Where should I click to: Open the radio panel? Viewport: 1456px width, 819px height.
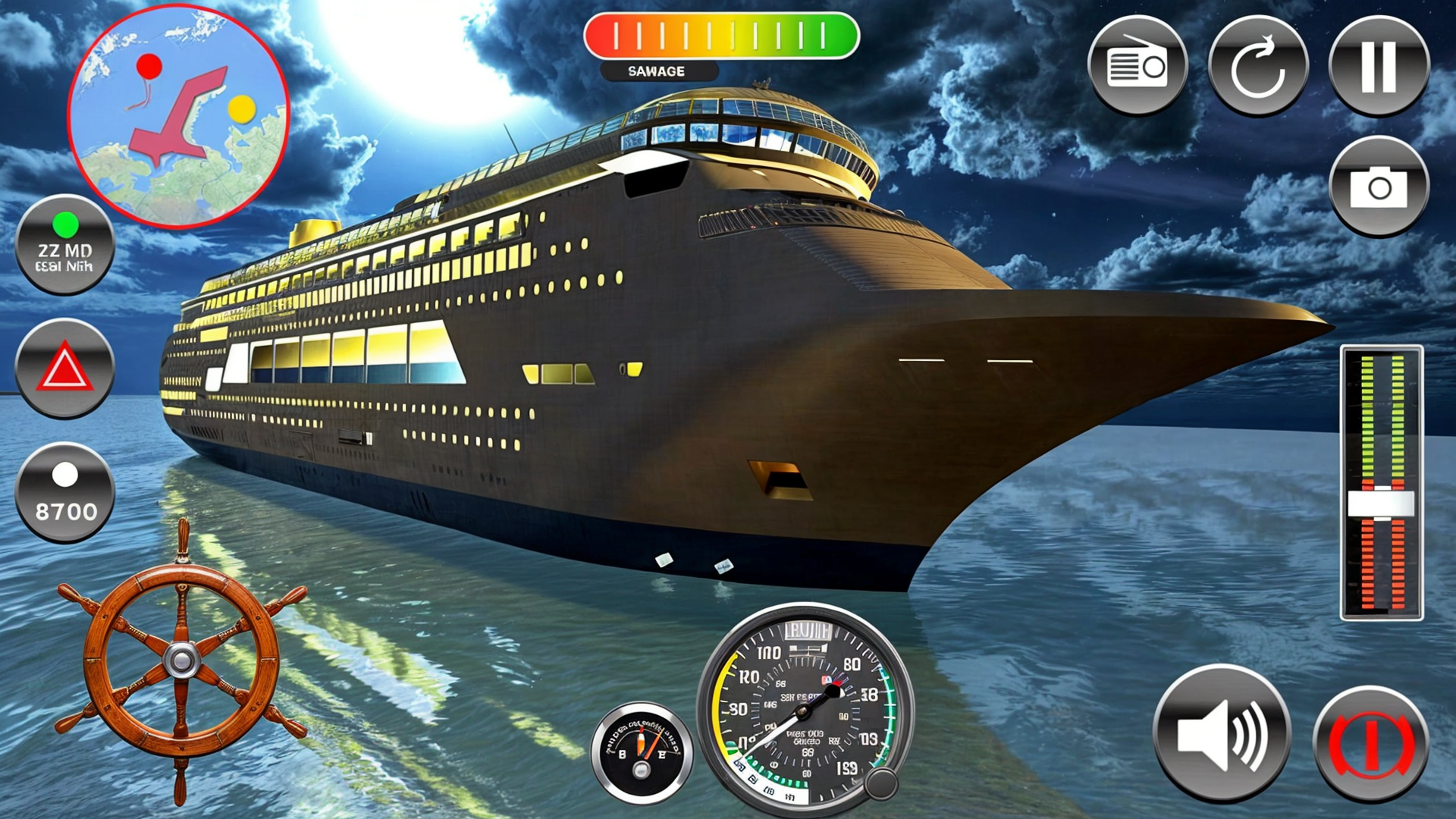click(x=1140, y=65)
